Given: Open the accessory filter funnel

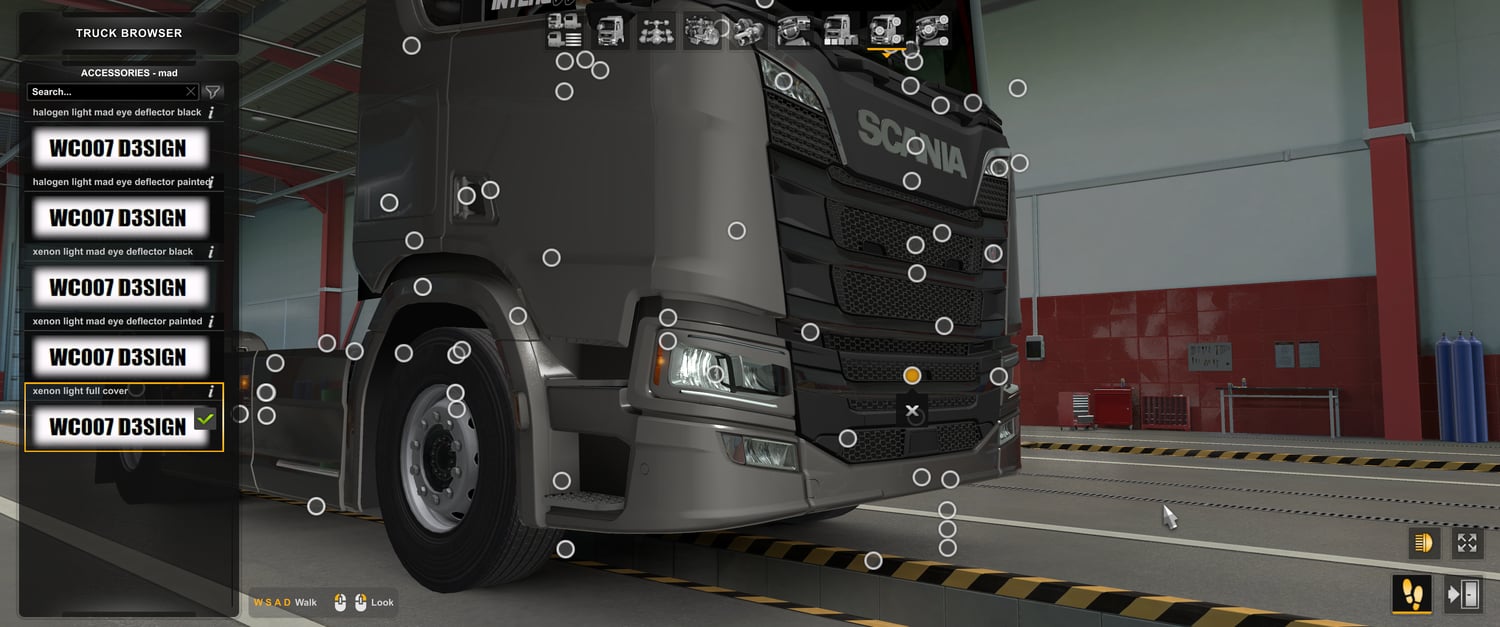Looking at the screenshot, I should tap(213, 92).
